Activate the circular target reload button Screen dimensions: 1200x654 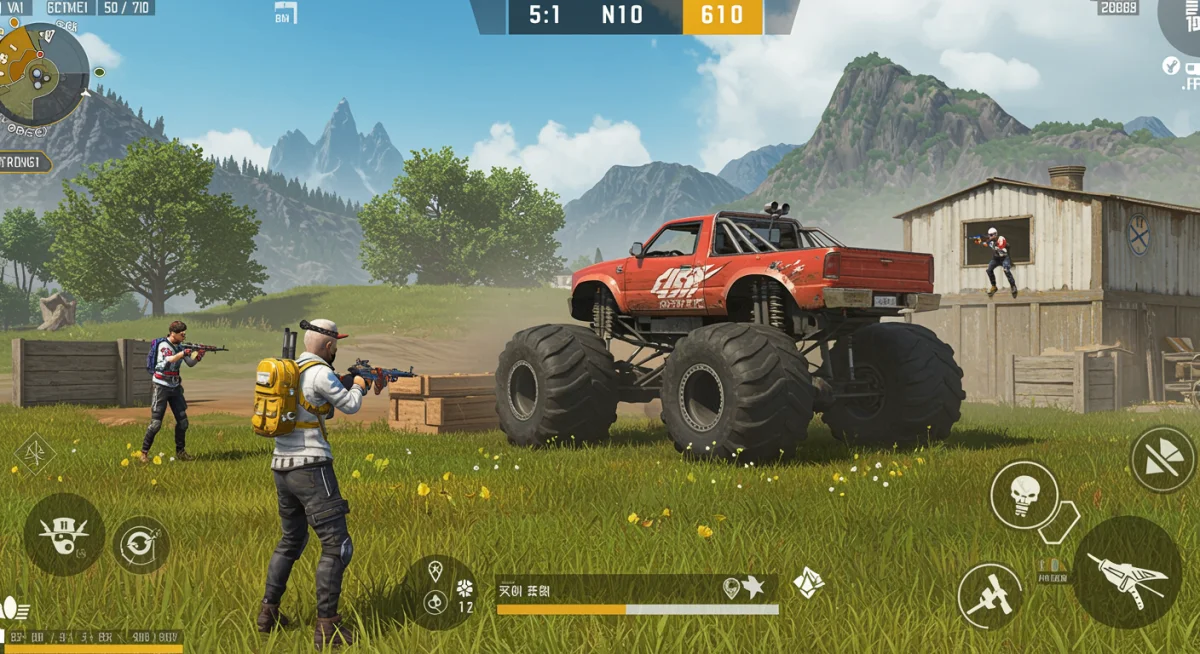(x=140, y=544)
